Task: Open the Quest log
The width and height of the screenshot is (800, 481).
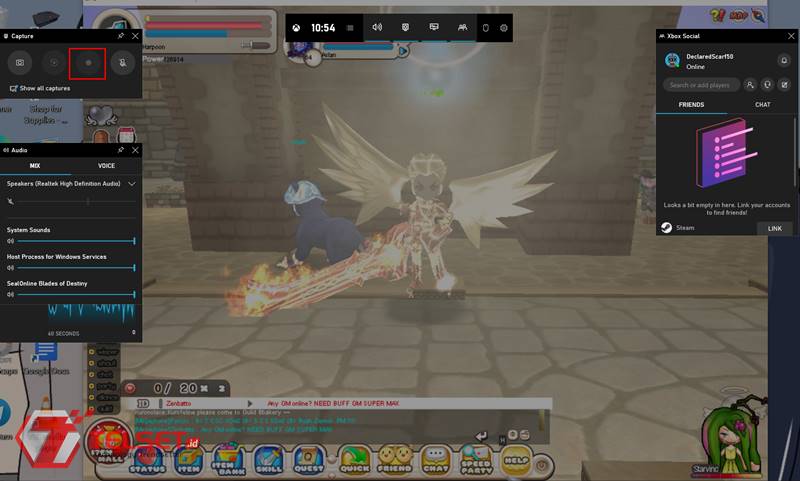Action: tap(310, 460)
